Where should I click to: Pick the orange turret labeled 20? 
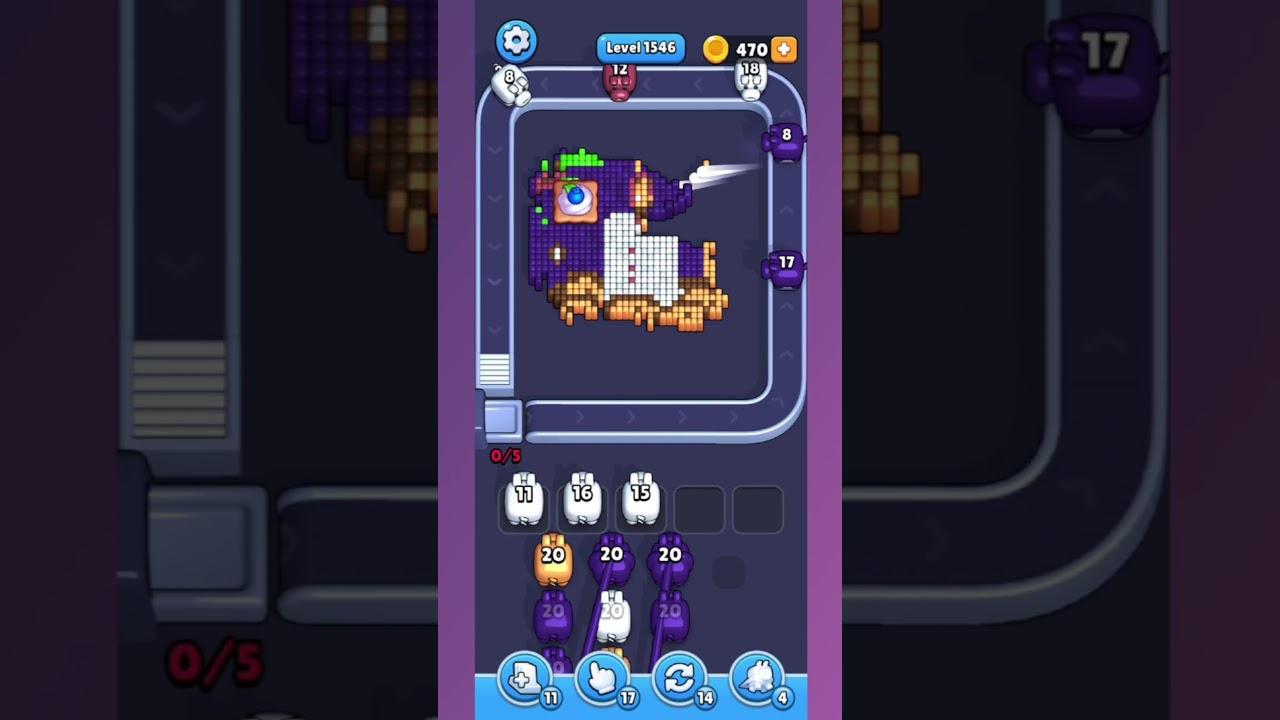[553, 557]
